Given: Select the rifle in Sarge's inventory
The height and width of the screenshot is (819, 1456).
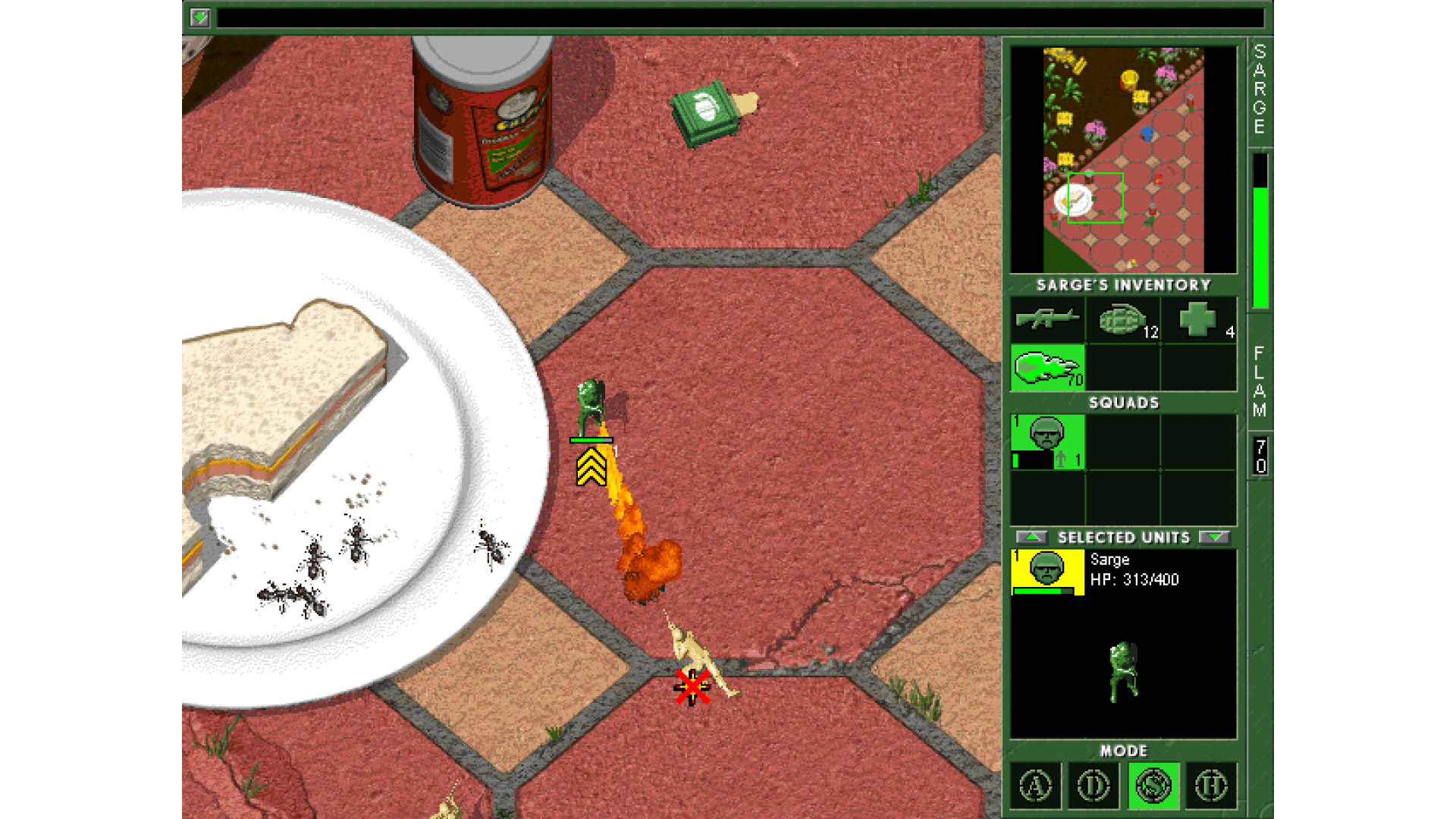Looking at the screenshot, I should coord(1047,319).
